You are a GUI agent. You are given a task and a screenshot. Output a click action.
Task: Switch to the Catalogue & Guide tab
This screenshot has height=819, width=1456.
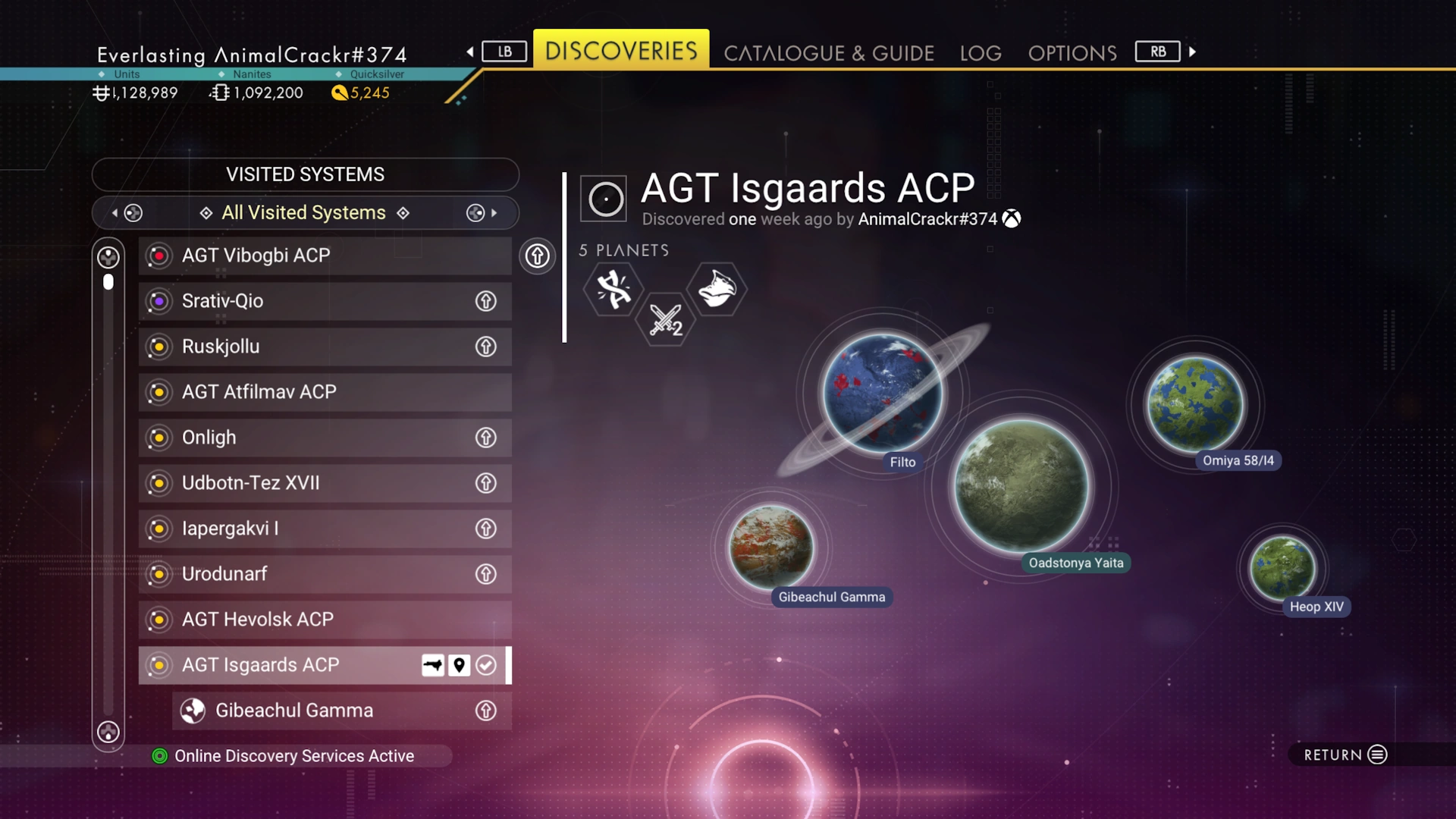(828, 53)
